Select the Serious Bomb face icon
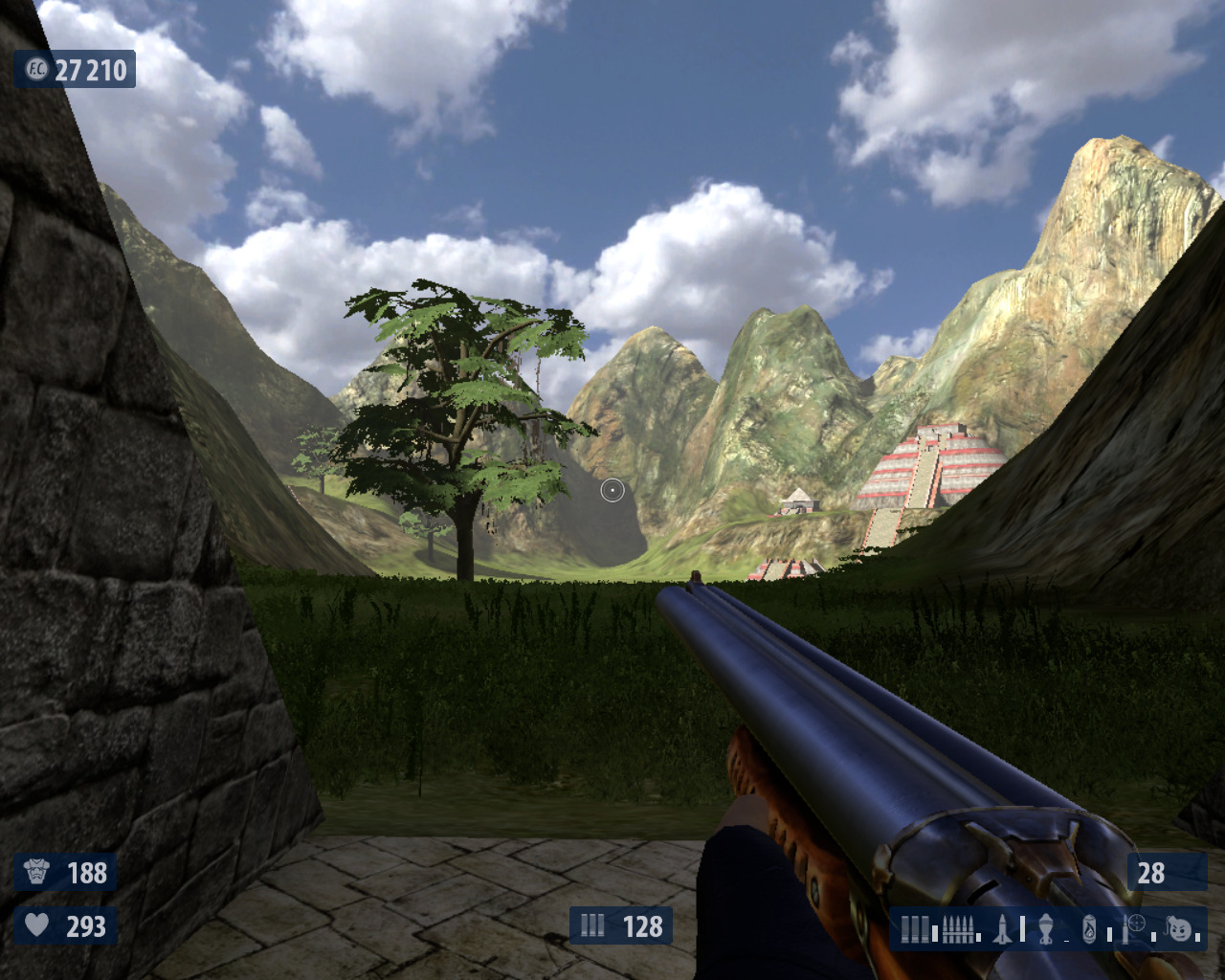This screenshot has width=1225, height=980. click(x=1179, y=927)
